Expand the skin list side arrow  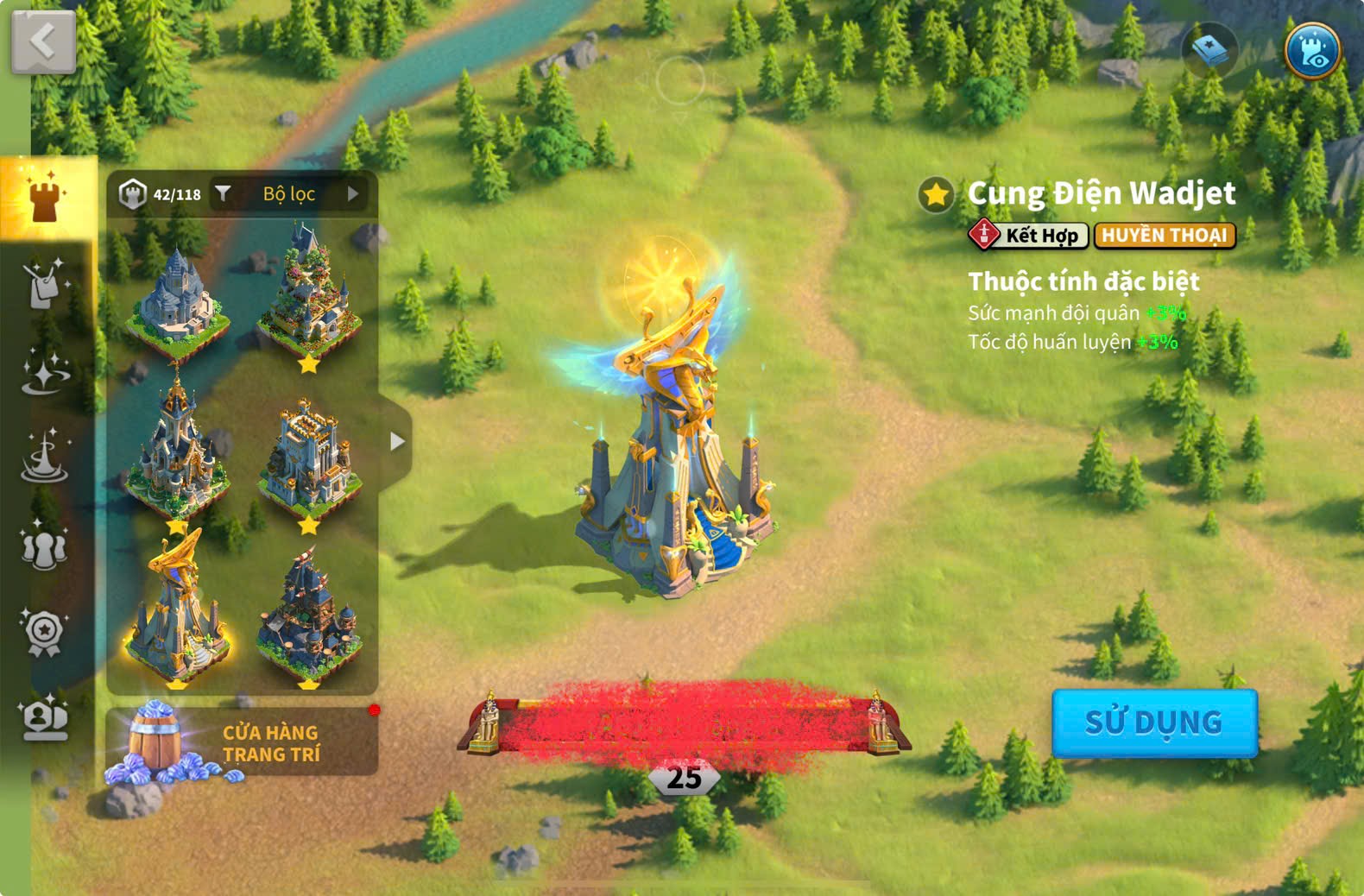[x=396, y=442]
